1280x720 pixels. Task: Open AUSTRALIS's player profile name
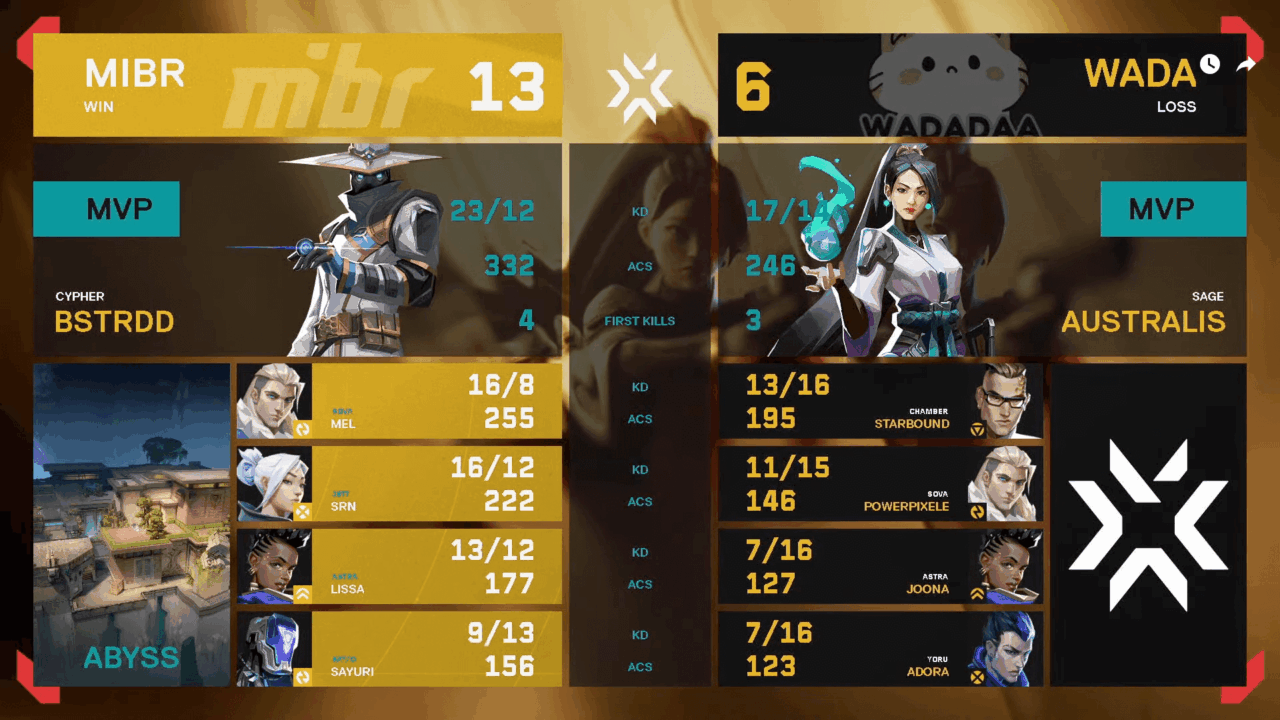(1145, 322)
